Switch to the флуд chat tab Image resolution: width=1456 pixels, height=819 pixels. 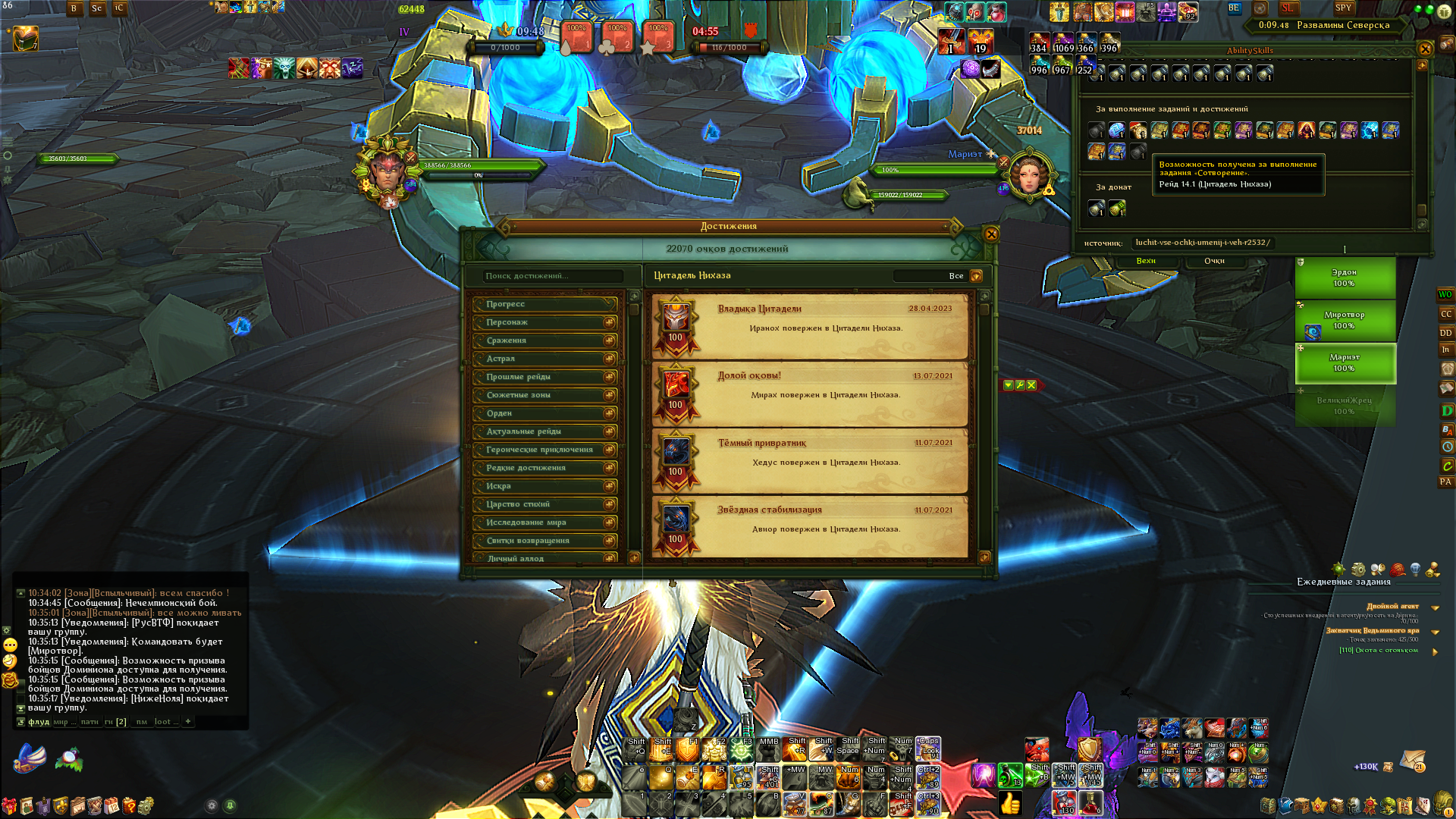(39, 722)
